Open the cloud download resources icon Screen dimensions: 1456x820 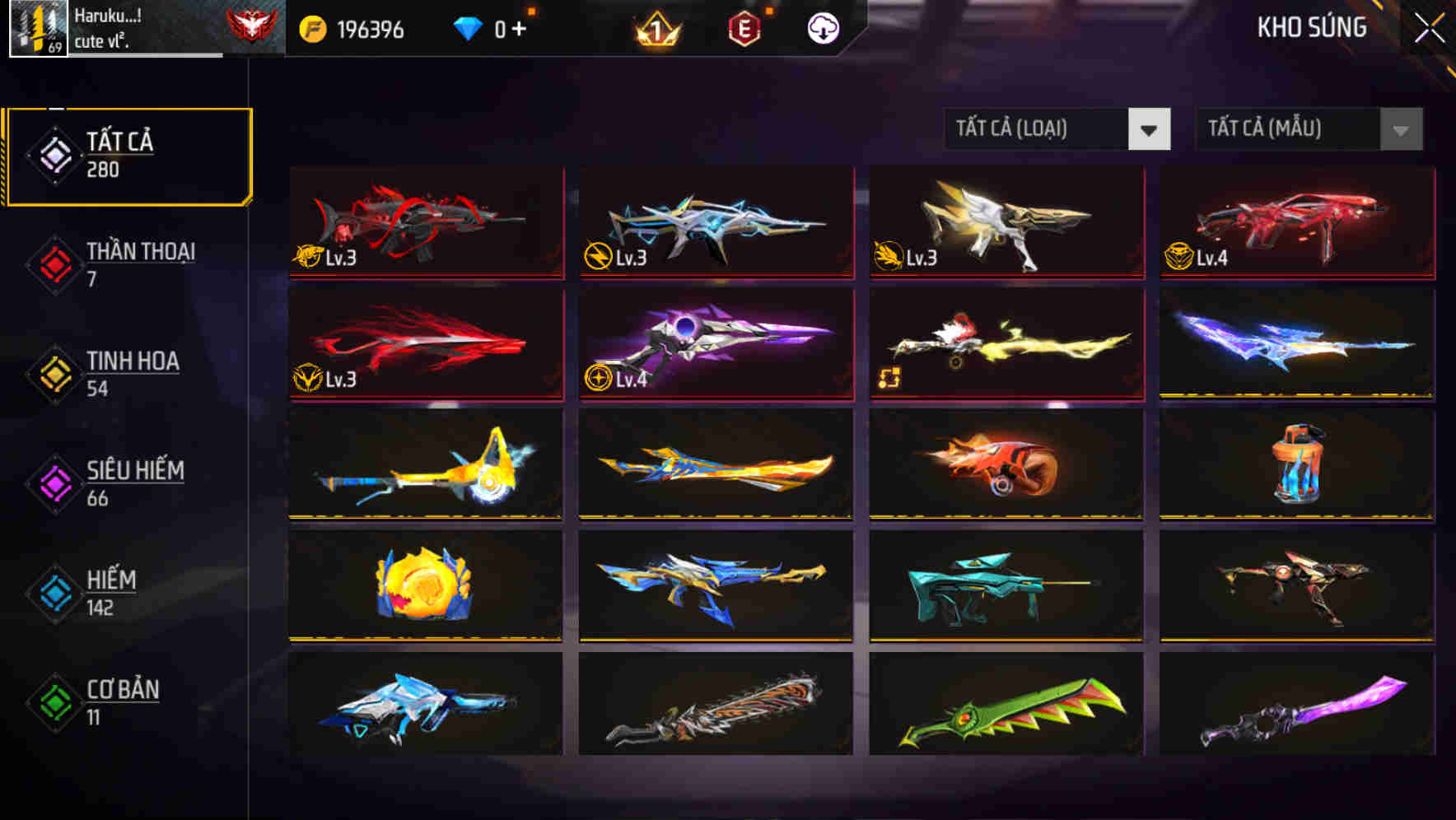tap(823, 27)
